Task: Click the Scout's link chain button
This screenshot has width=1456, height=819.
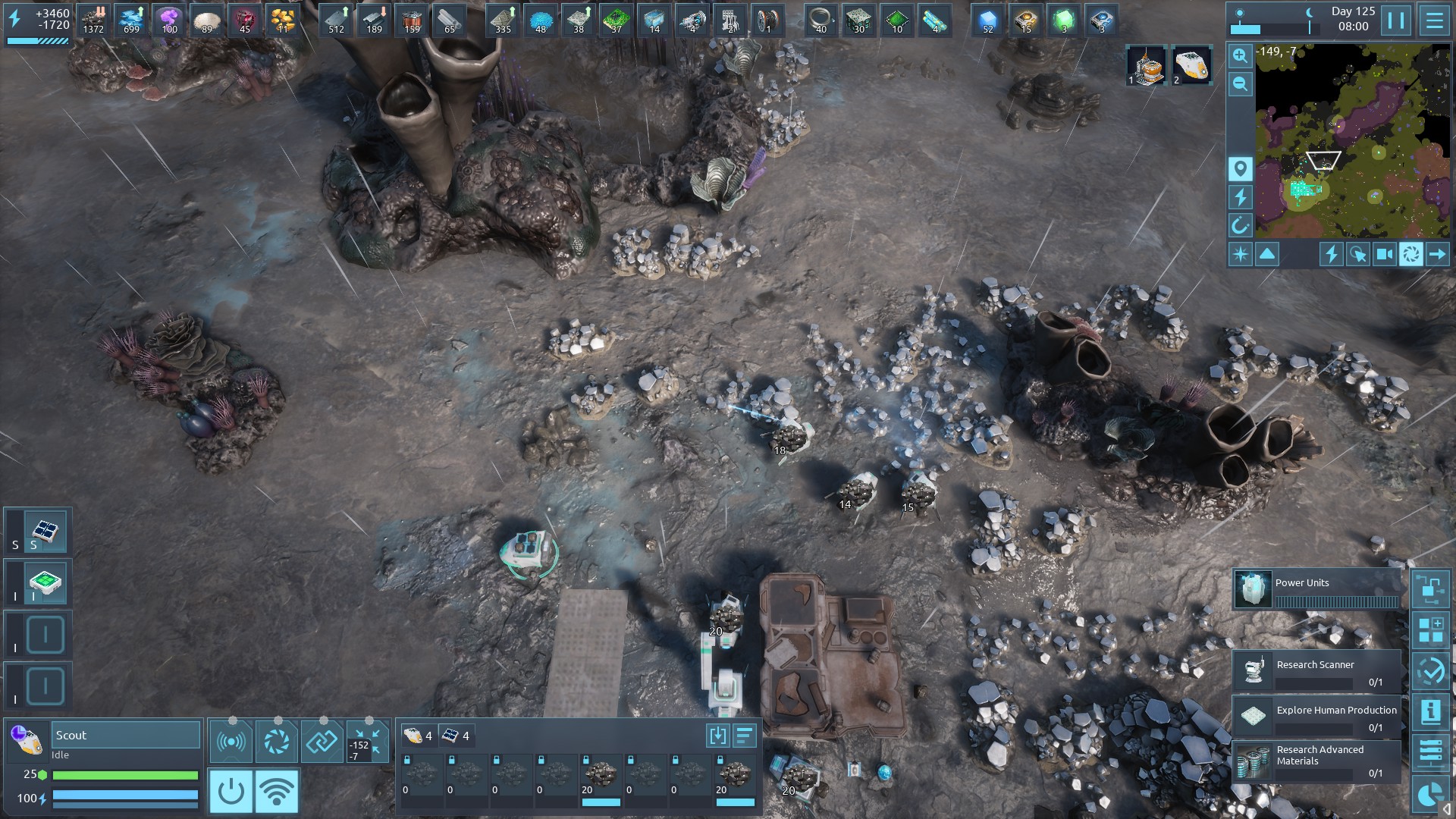Action: [322, 741]
